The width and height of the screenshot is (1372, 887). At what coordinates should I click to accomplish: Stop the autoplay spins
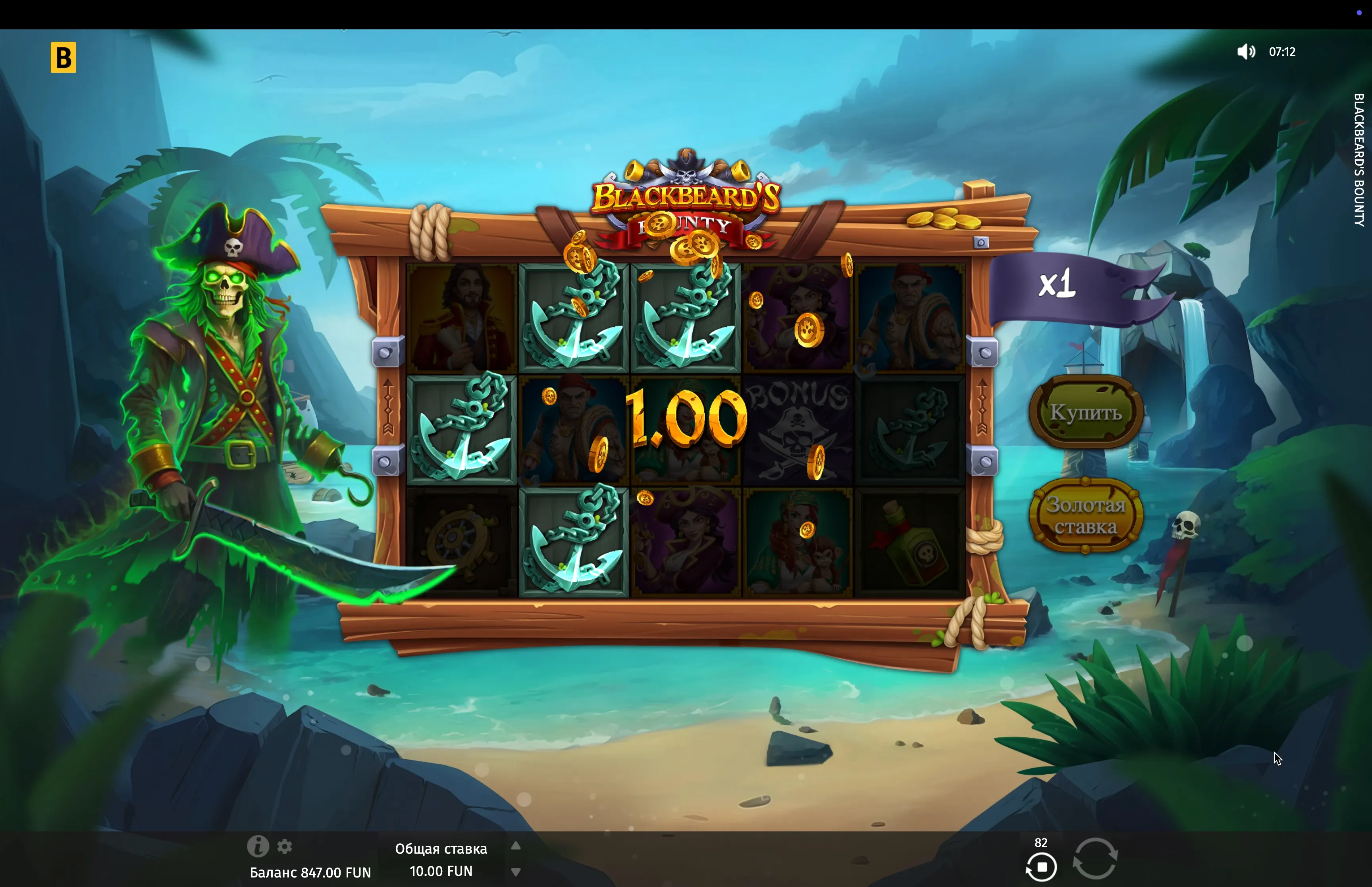point(1041,867)
